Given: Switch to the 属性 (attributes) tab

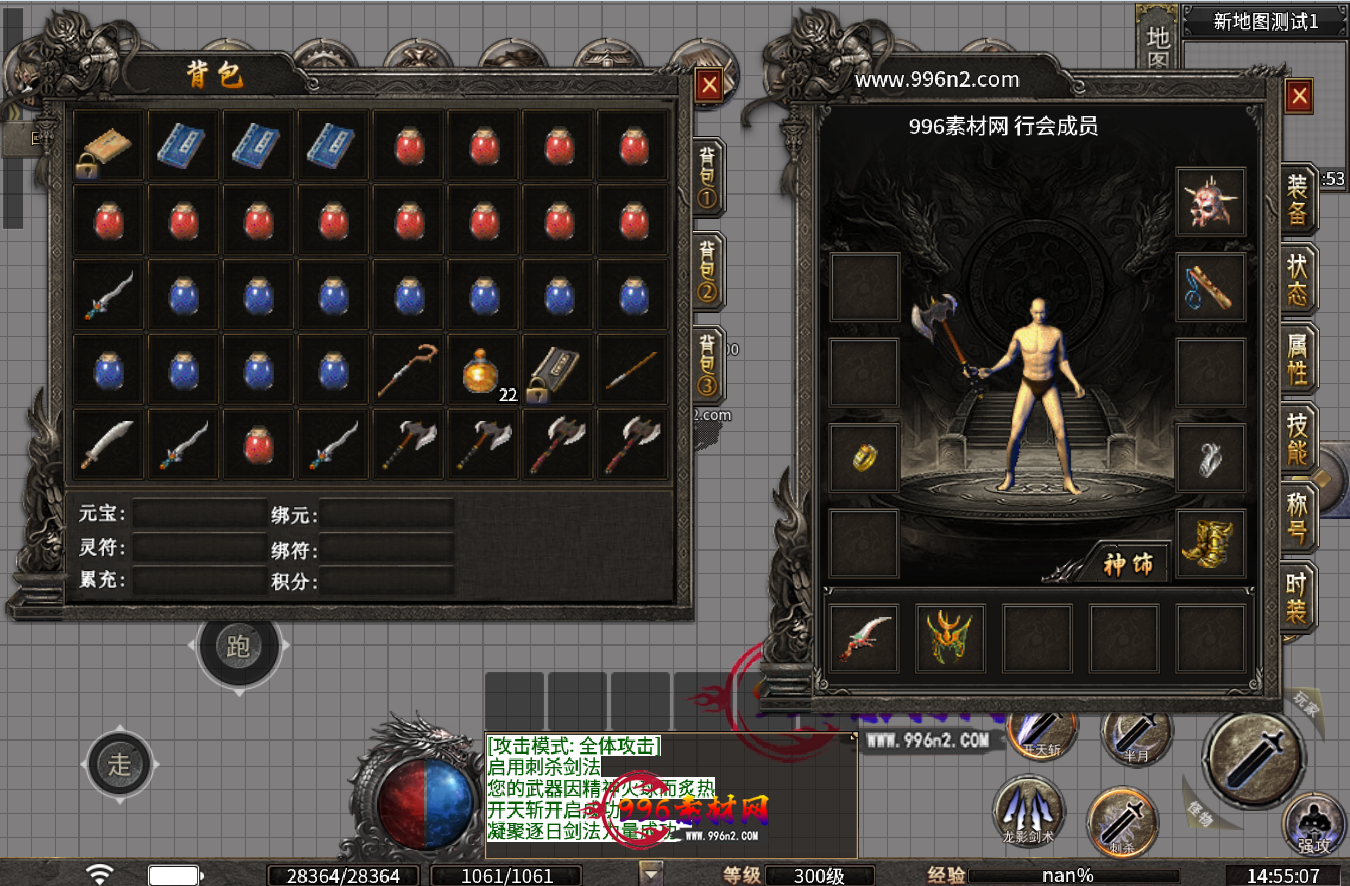Looking at the screenshot, I should click(1297, 359).
